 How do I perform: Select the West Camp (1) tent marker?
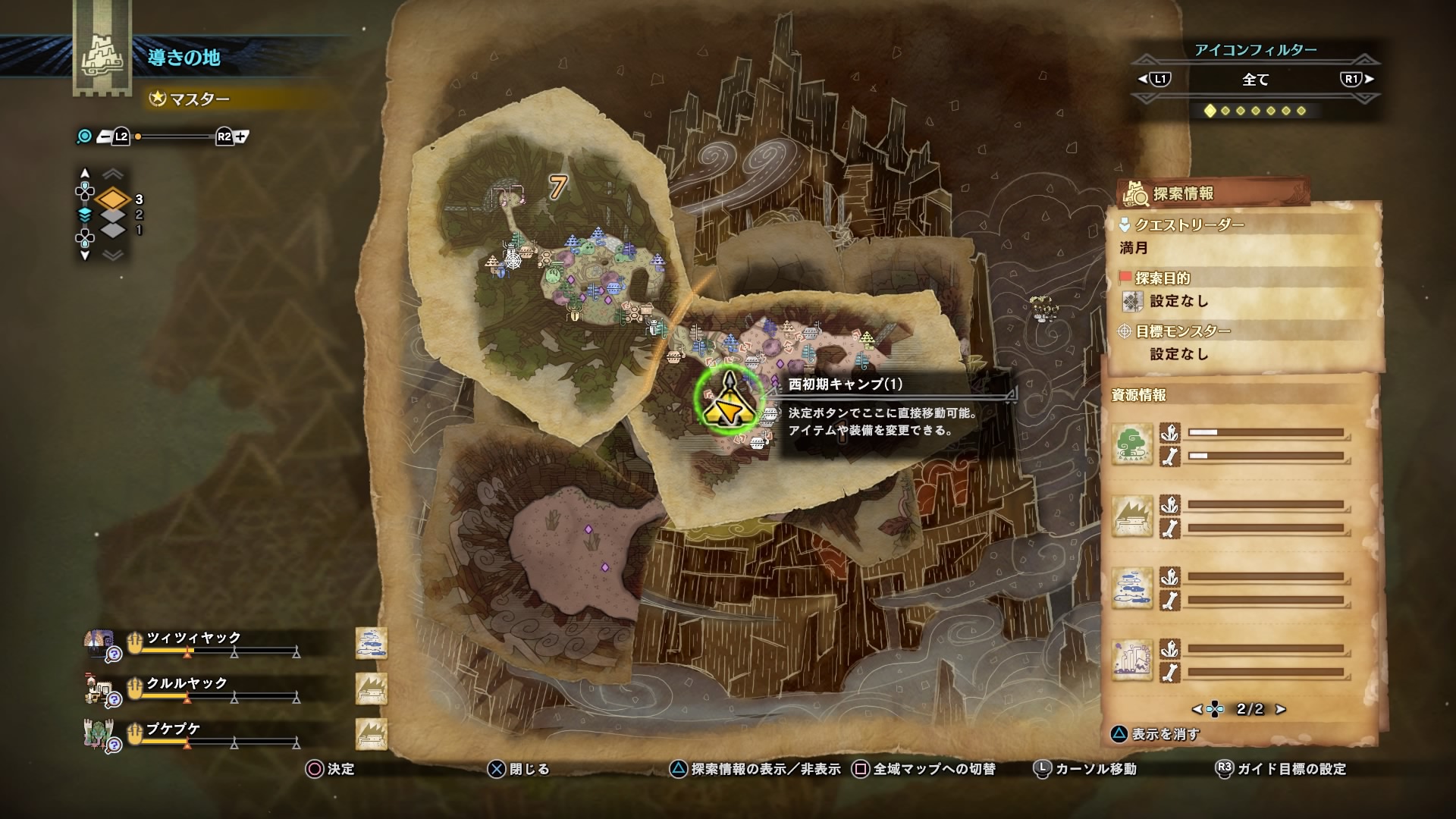pos(729,399)
